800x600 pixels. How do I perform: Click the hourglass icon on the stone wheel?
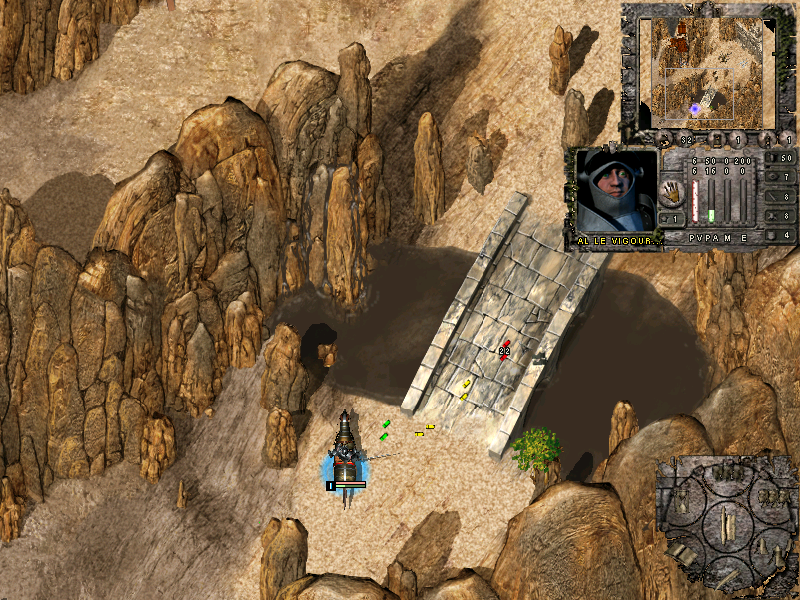[683, 500]
